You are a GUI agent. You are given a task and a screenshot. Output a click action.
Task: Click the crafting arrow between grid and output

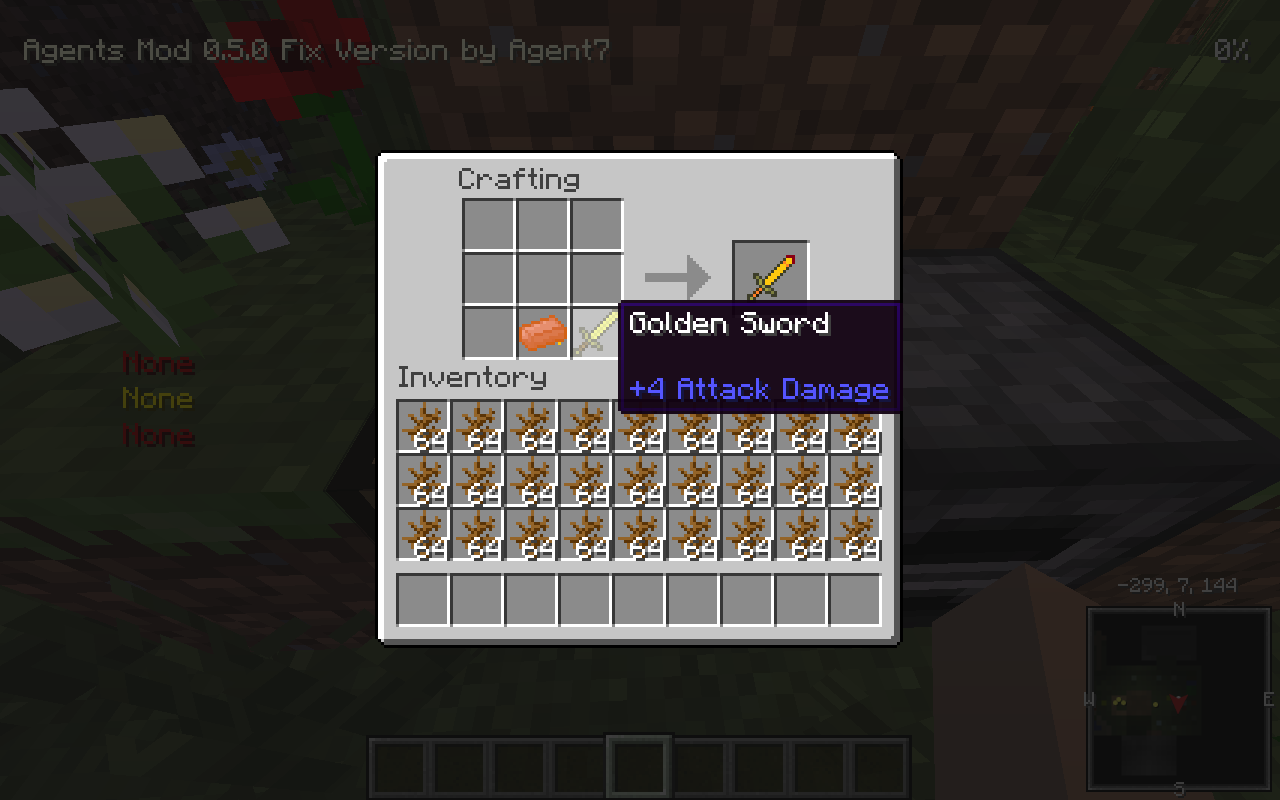678,276
